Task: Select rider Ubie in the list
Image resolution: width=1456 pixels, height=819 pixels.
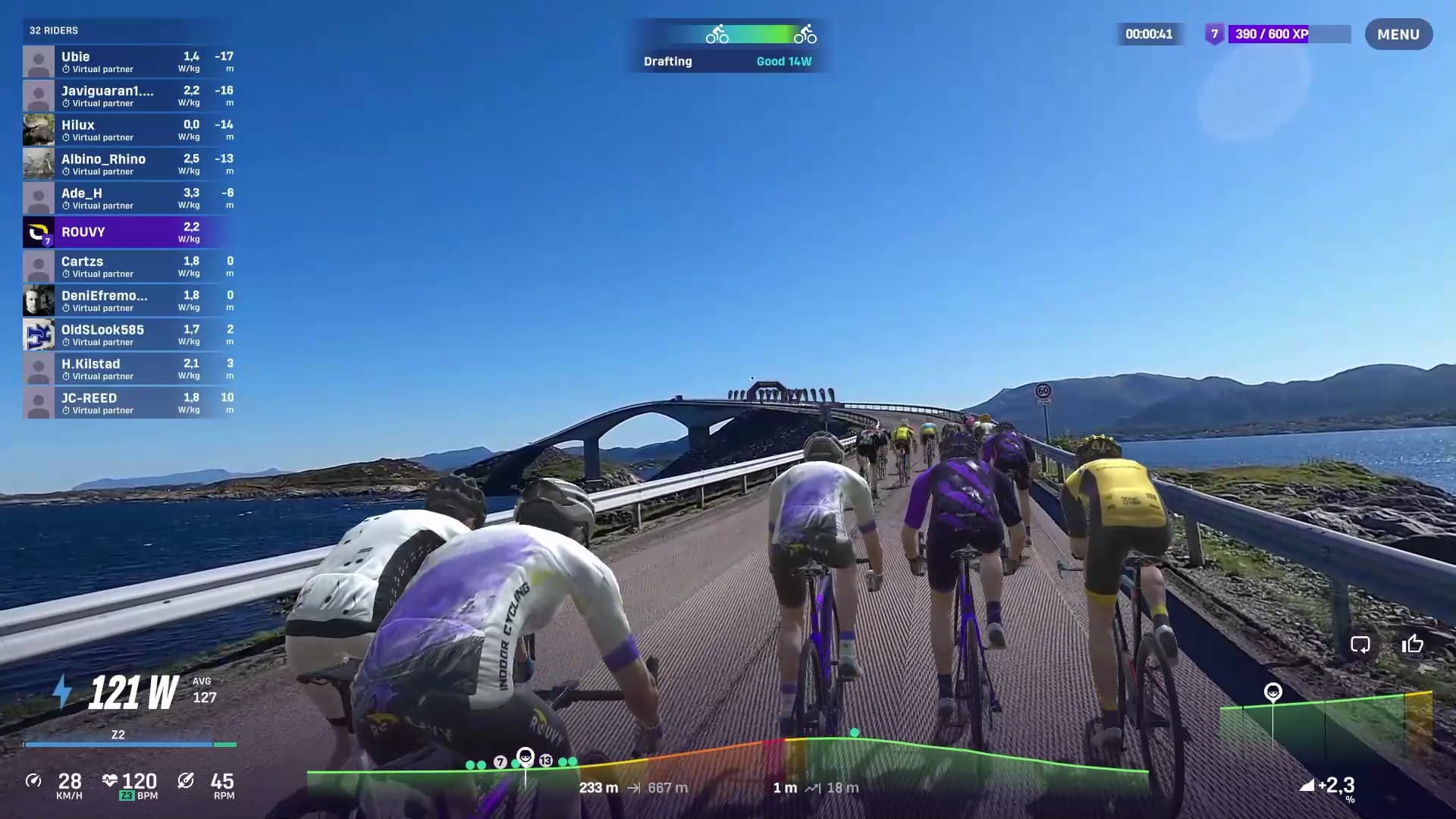Action: click(128, 61)
